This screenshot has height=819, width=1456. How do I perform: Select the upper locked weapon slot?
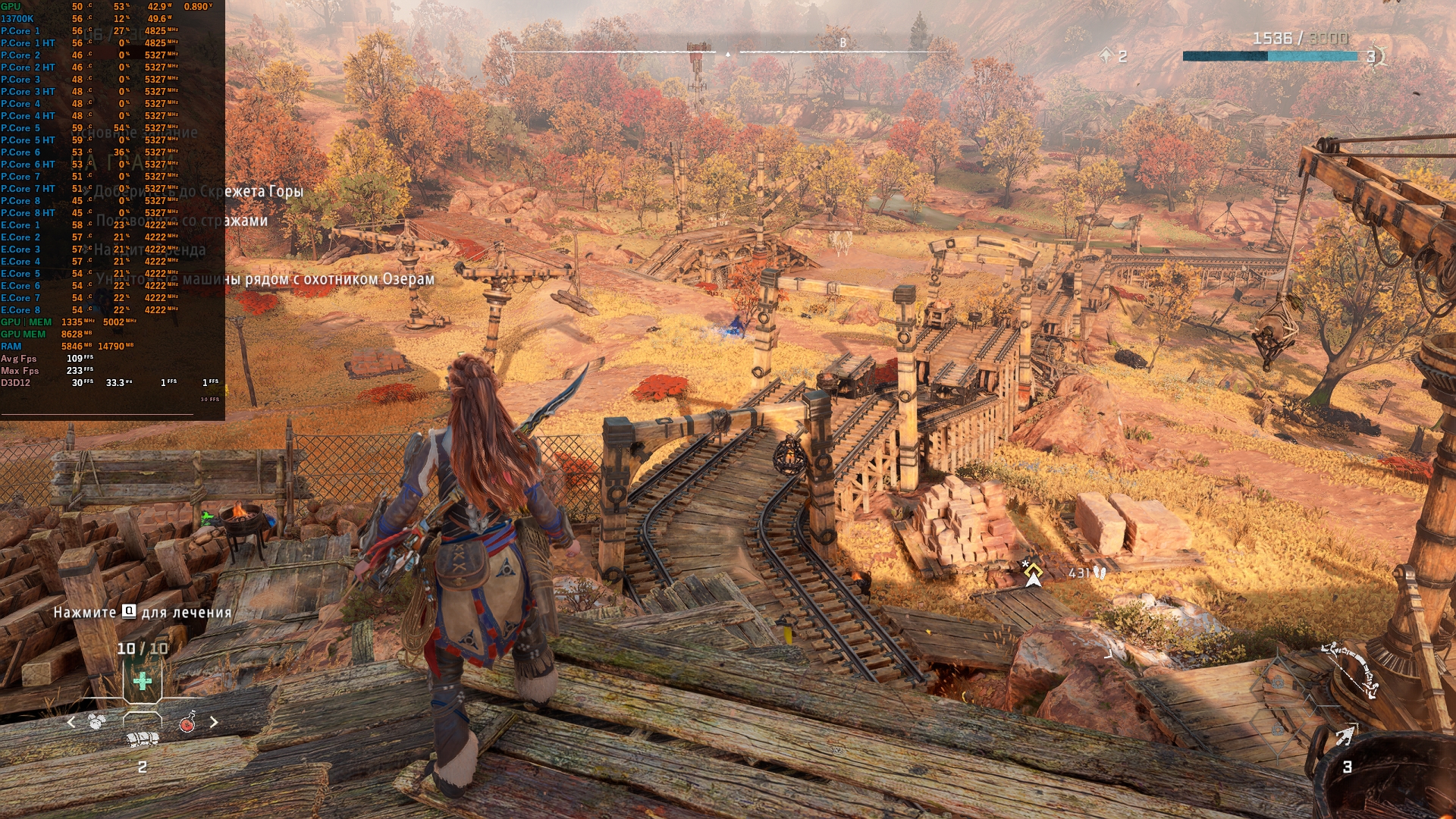tap(1279, 681)
